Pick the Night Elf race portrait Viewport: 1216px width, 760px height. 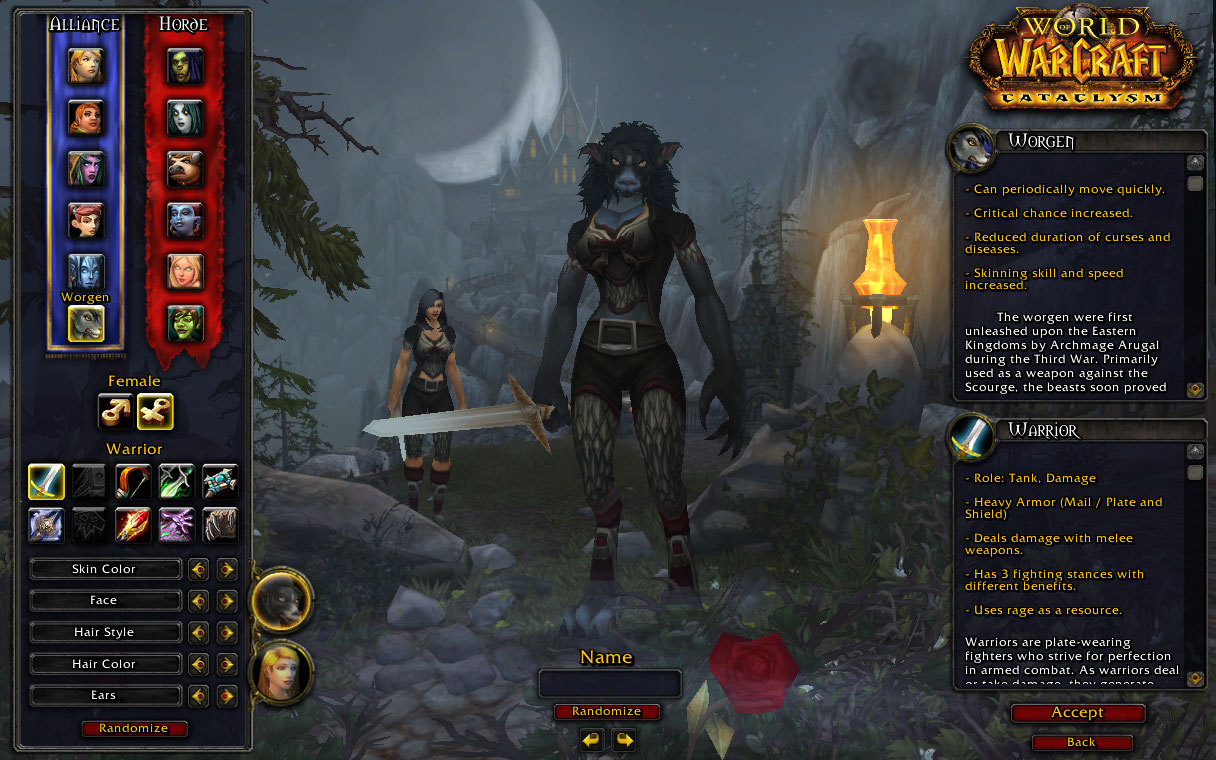click(x=85, y=168)
